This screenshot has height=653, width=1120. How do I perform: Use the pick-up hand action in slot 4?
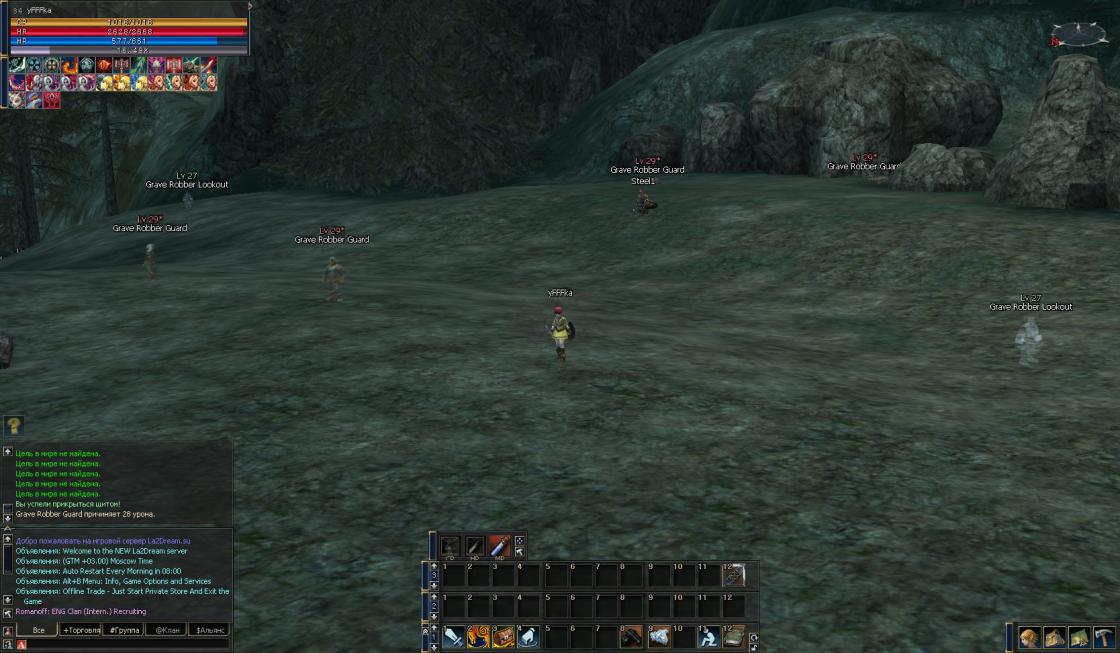coord(529,636)
